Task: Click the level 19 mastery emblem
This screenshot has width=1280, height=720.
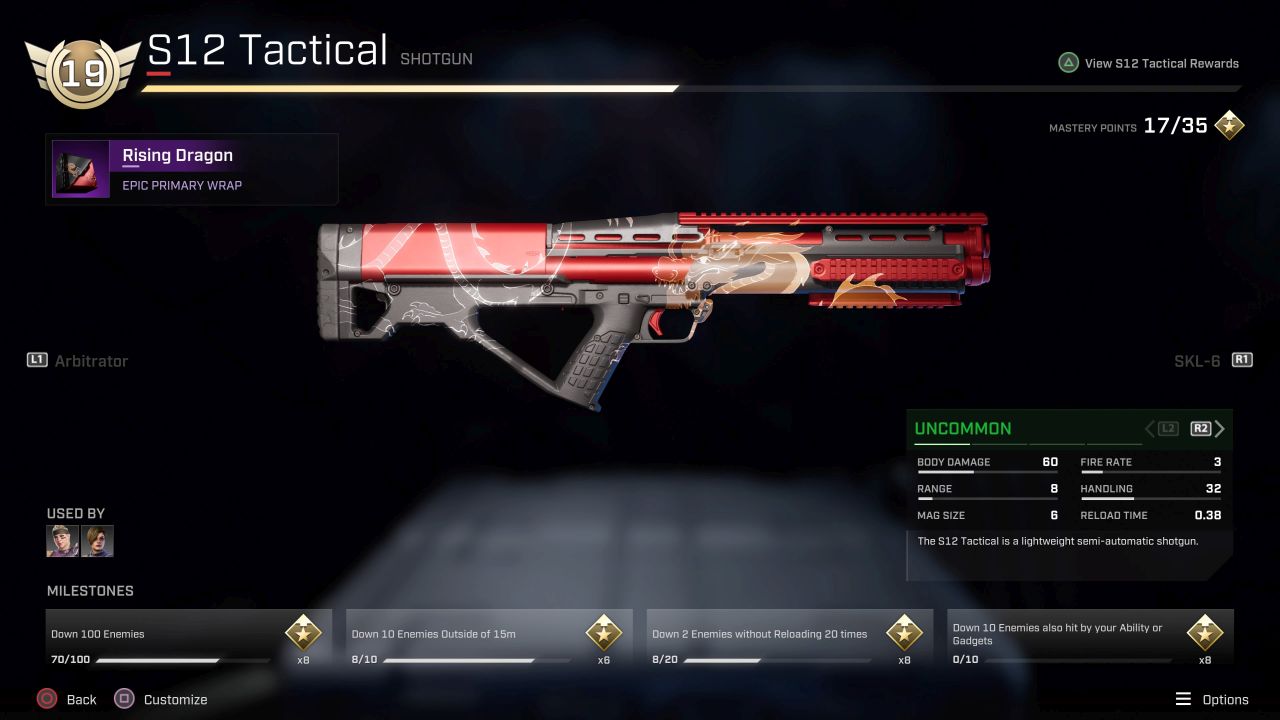Action: 82,73
